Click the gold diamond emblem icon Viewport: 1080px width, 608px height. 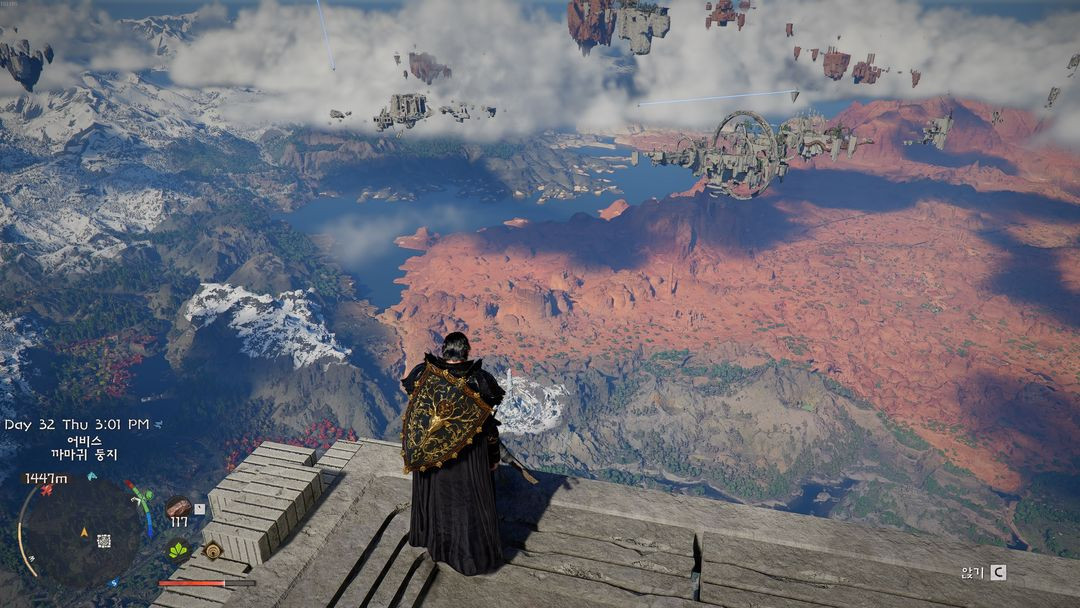click(x=211, y=550)
